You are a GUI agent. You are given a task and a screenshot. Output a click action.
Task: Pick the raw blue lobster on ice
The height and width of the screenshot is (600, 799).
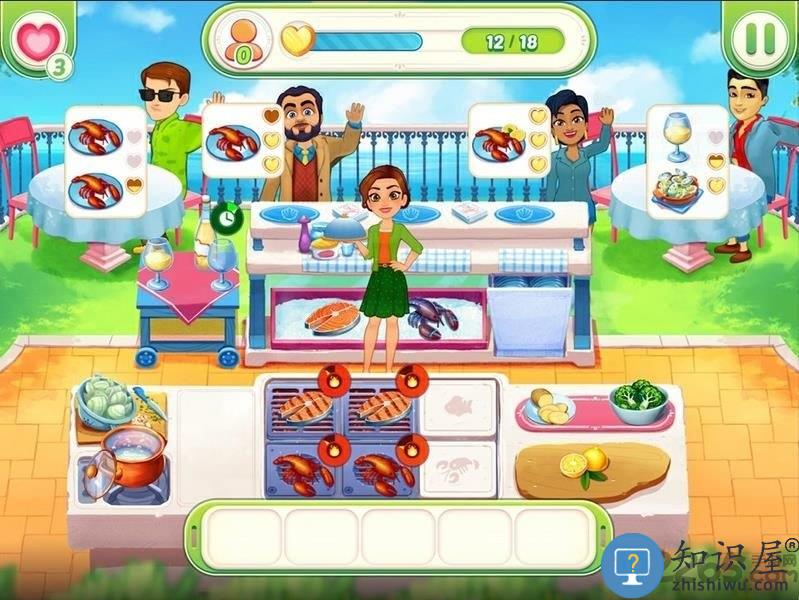click(x=430, y=317)
